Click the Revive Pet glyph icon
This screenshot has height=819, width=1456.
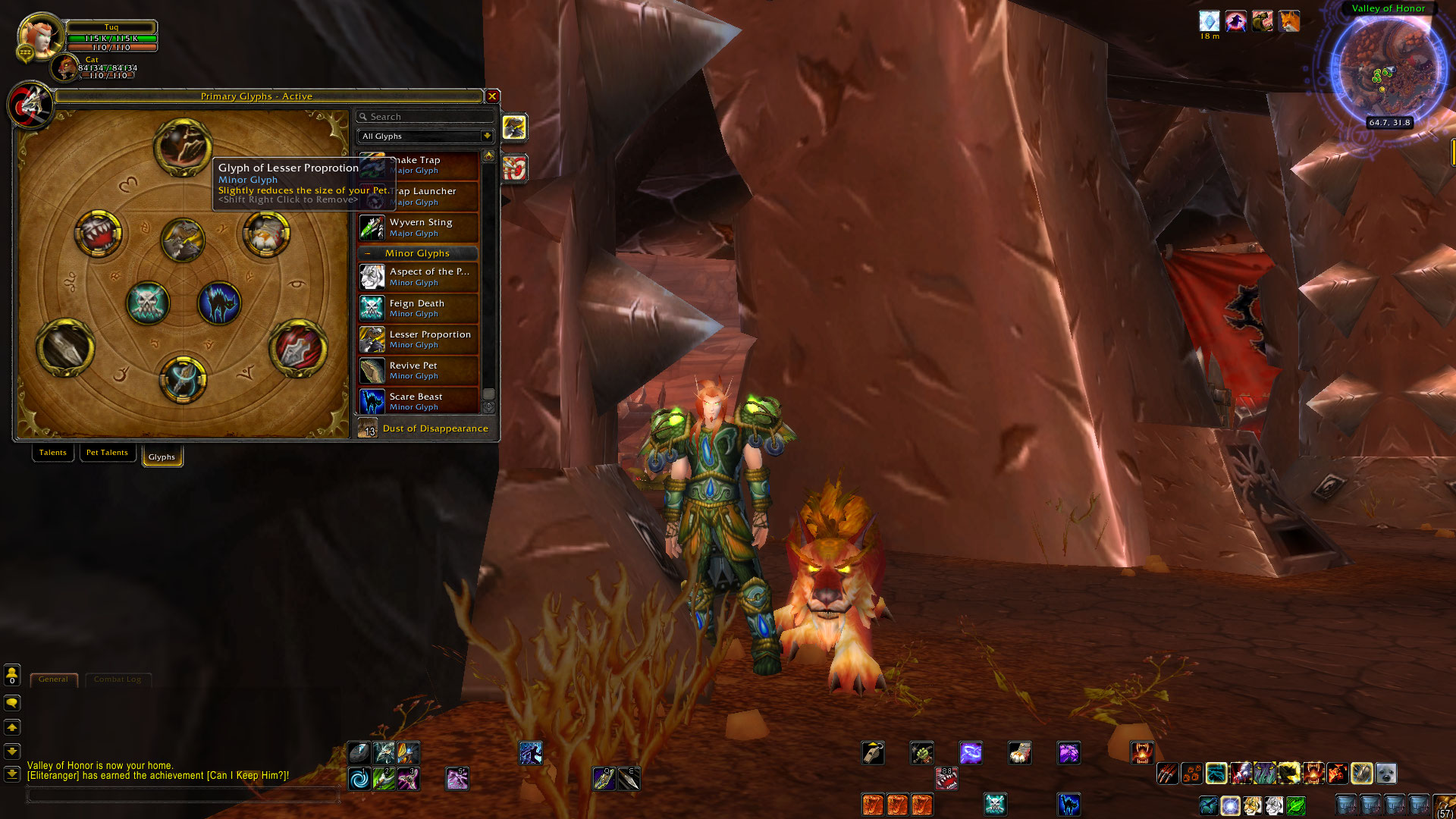[372, 370]
